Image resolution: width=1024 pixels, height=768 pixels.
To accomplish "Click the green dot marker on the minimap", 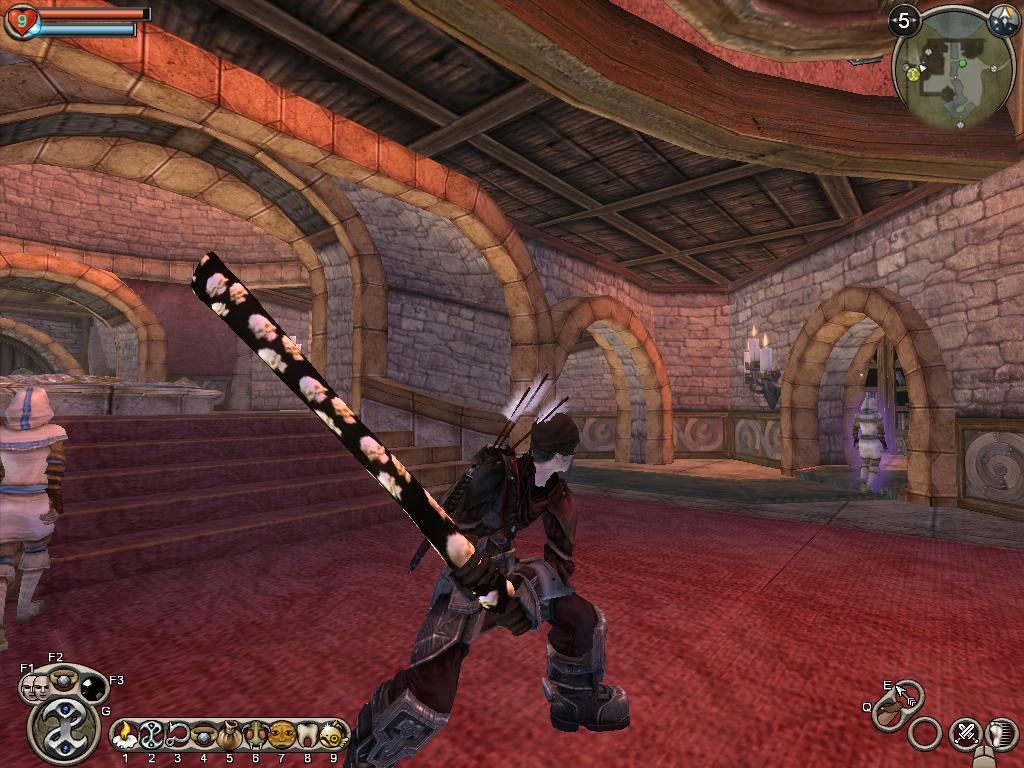I will (962, 62).
